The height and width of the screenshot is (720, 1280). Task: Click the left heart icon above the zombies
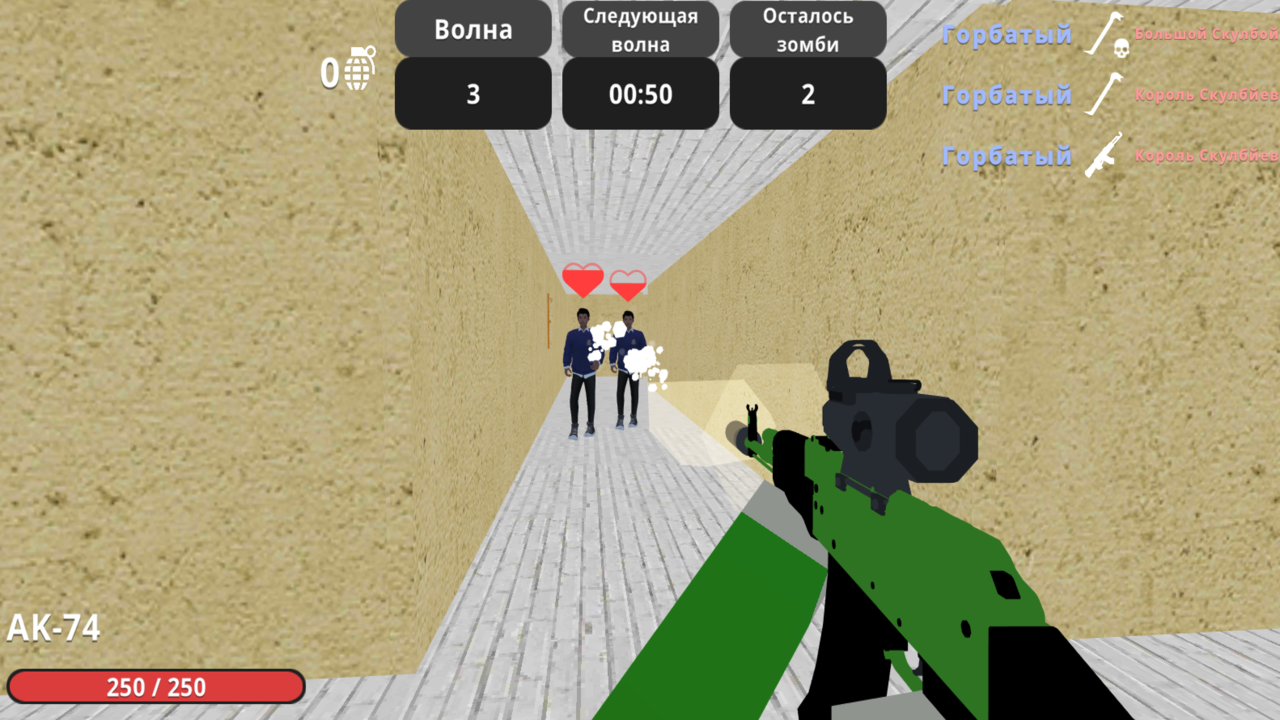pos(583,280)
